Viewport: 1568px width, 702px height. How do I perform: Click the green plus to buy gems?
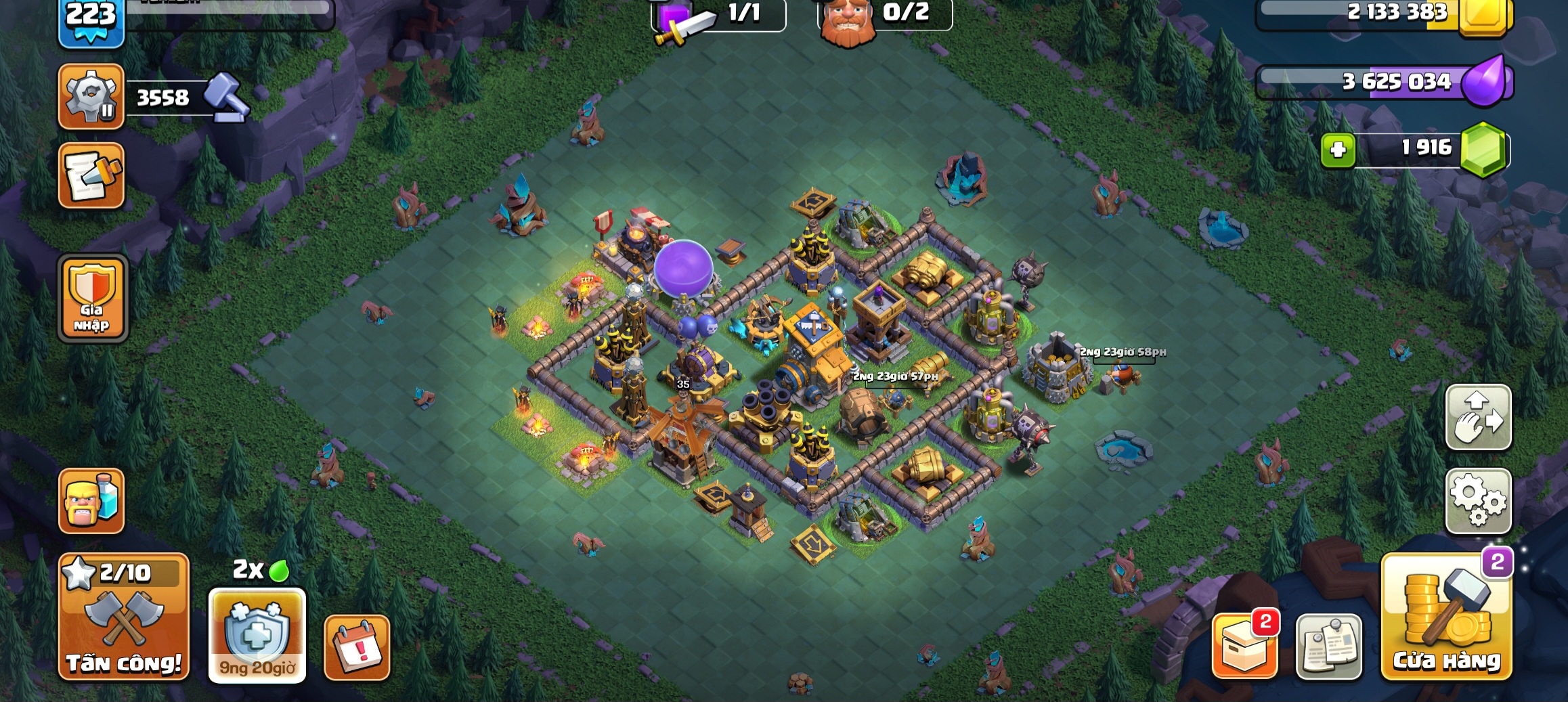coord(1338,149)
